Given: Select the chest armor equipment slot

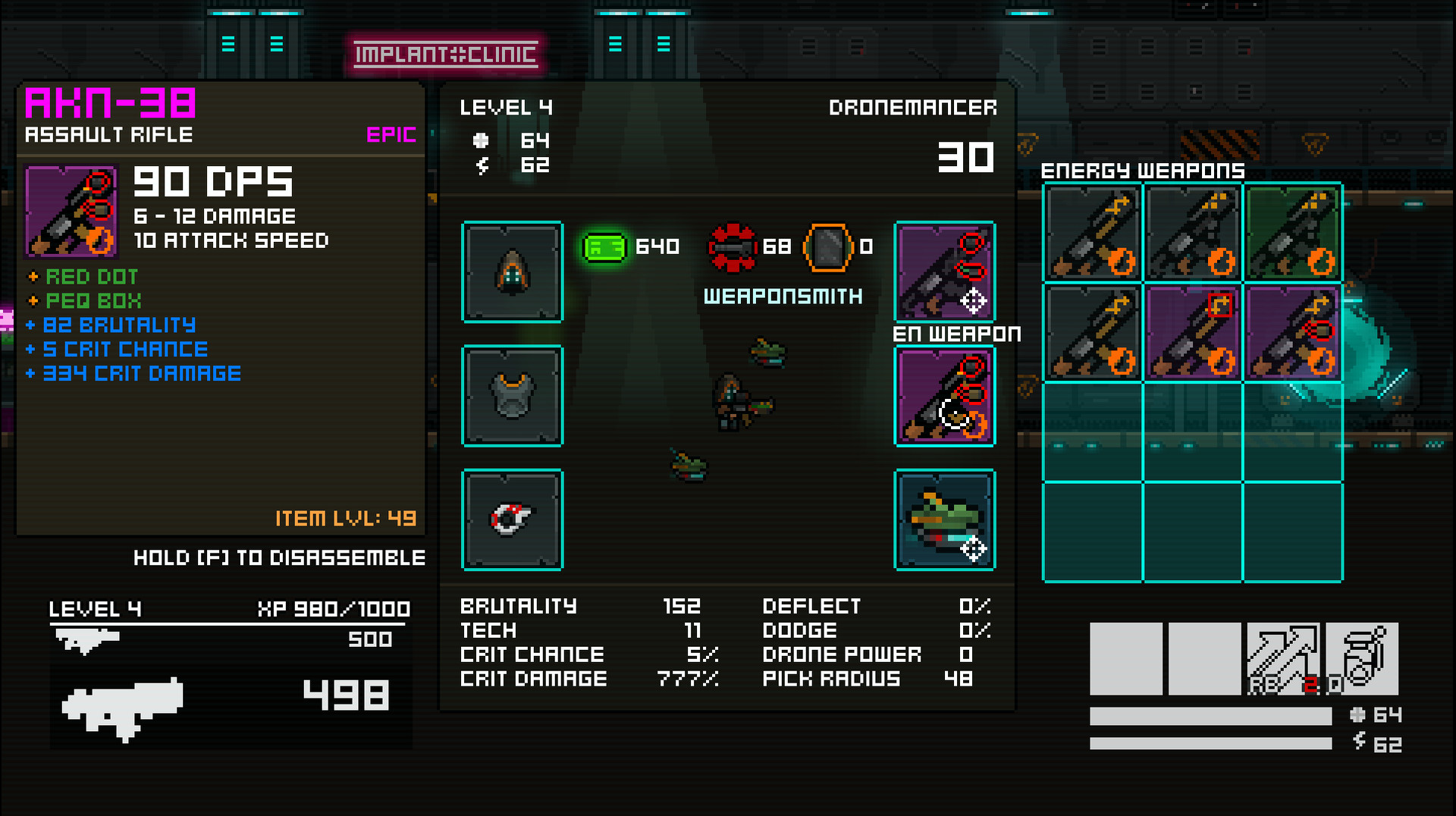Looking at the screenshot, I should [x=512, y=396].
